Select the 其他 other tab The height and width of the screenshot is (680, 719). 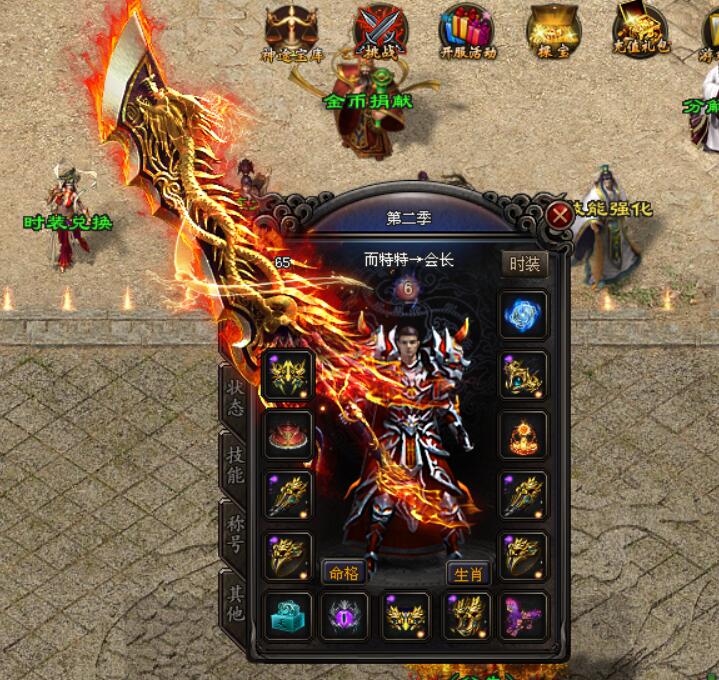[235, 599]
